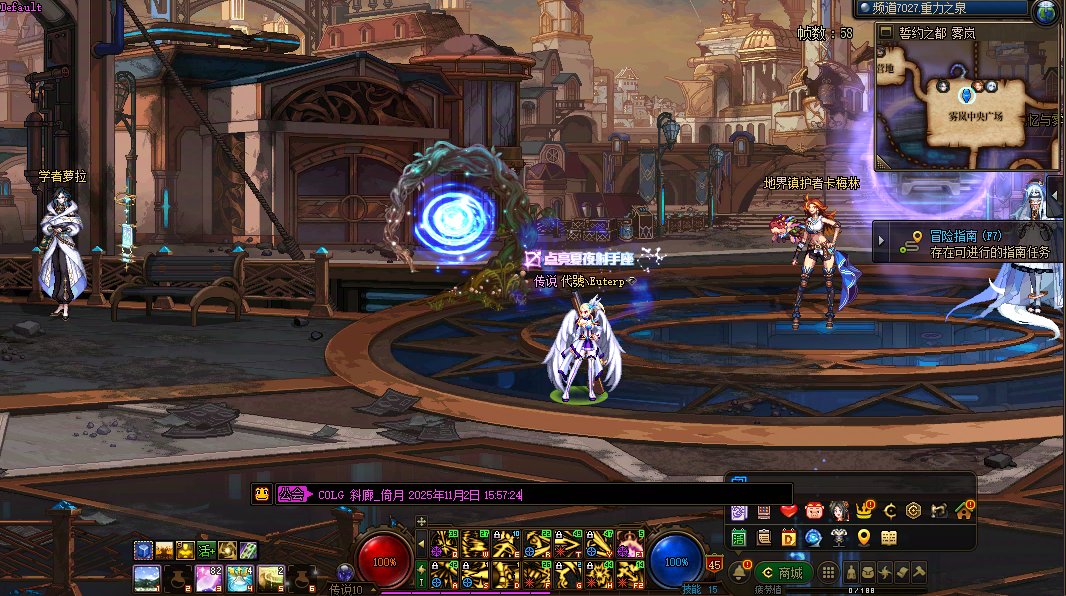Click the notification bell icon
This screenshot has width=1066, height=596.
[x=738, y=573]
